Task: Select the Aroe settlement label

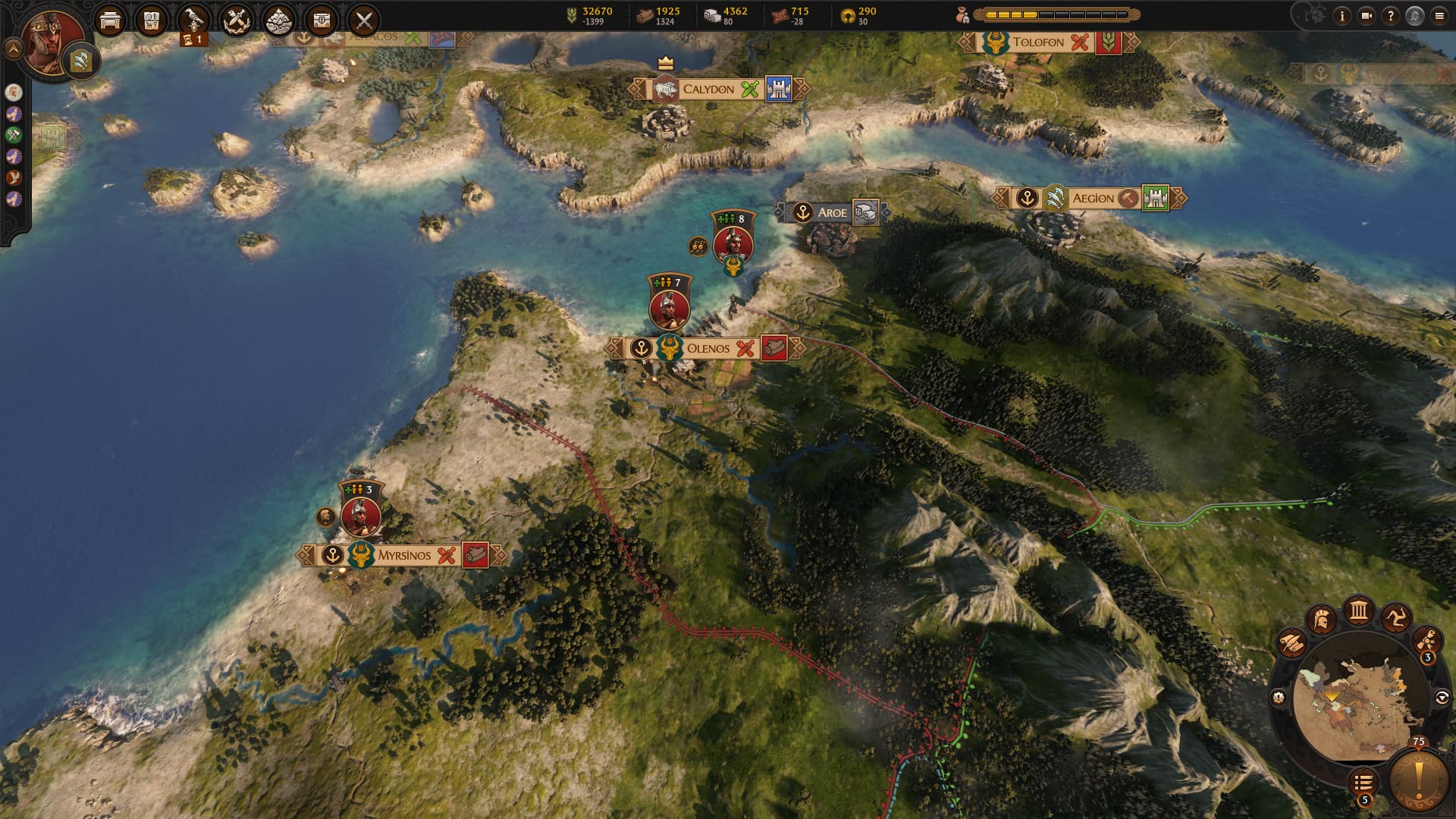Action: click(831, 213)
